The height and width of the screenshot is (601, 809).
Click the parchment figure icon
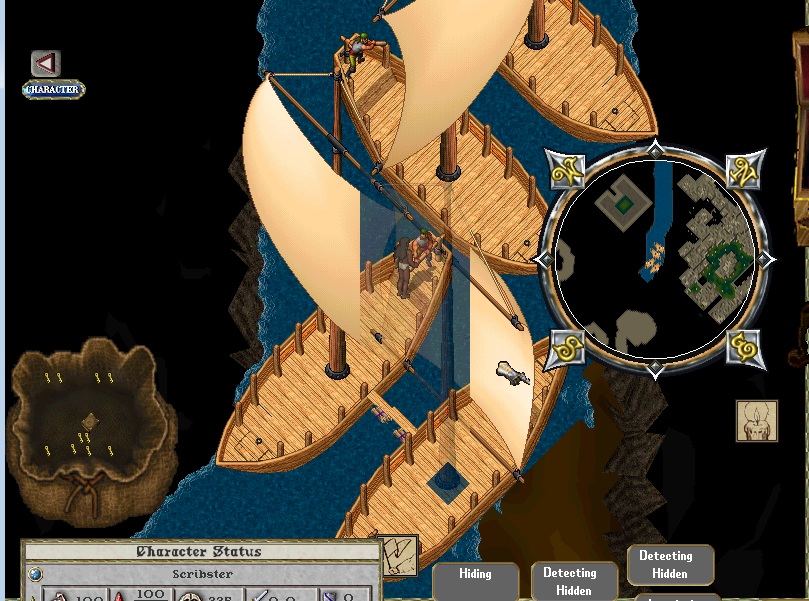click(757, 421)
